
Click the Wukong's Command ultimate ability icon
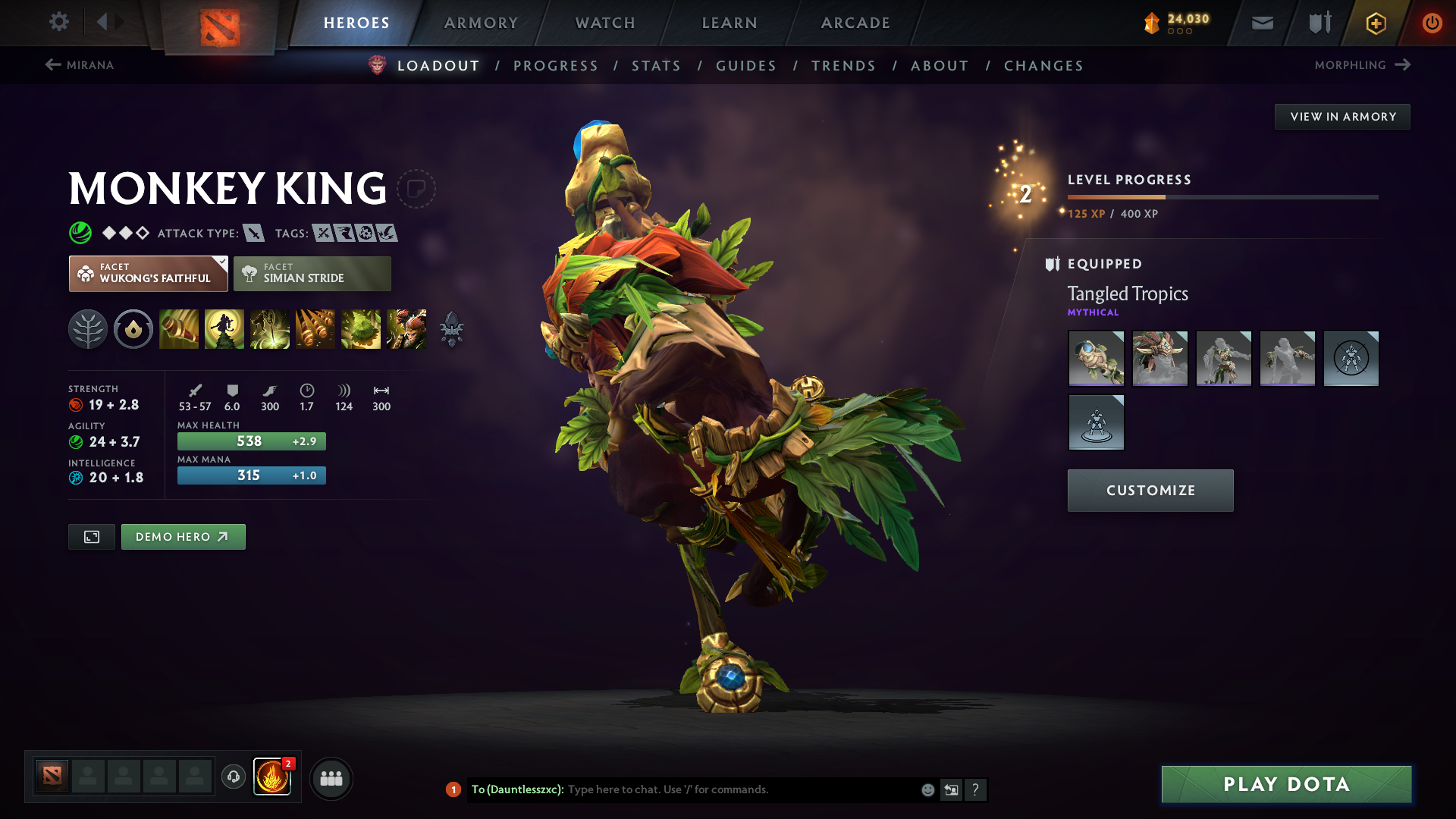coord(406,329)
